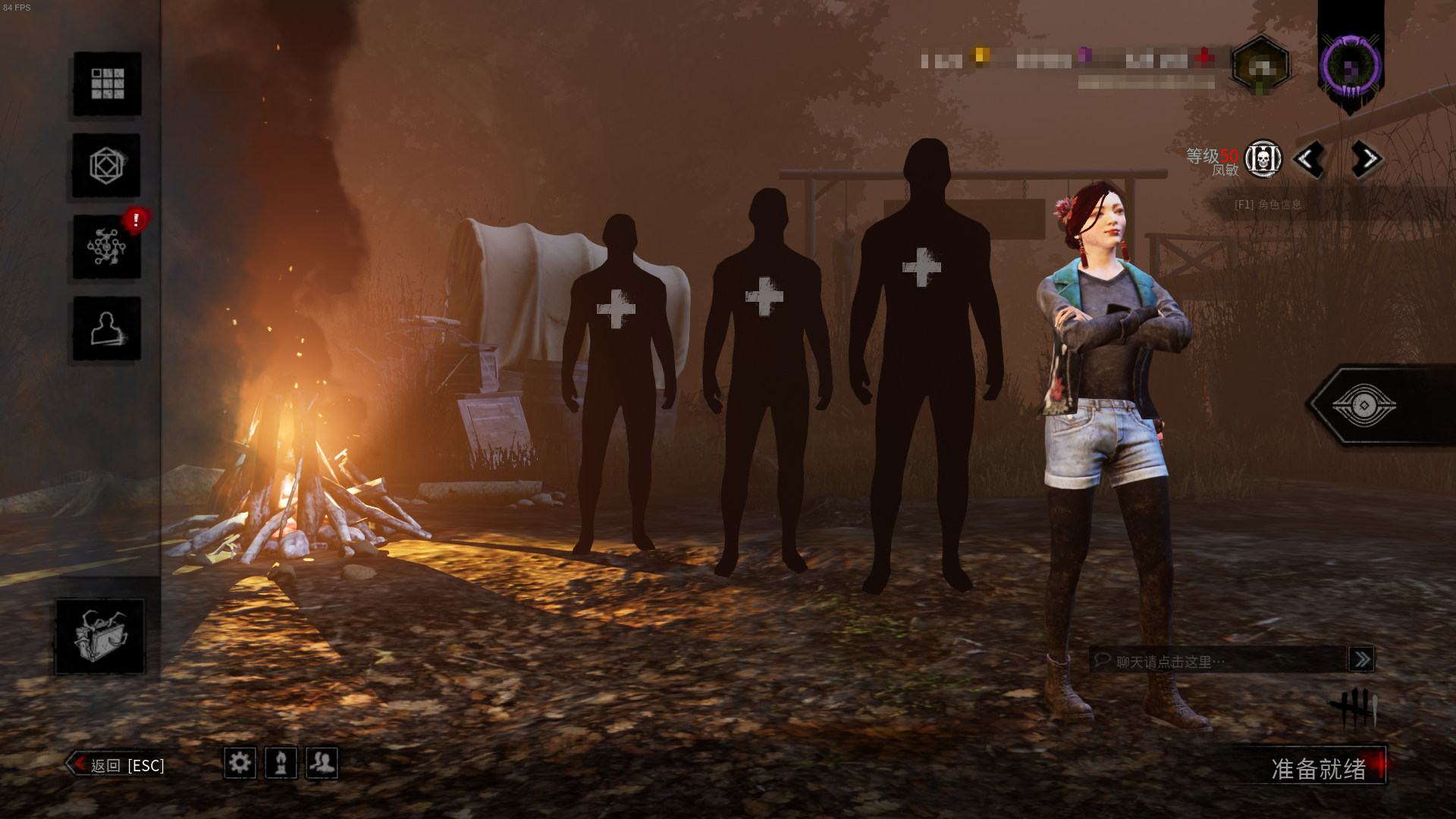1456x819 pixels.
Task: Open the eye emblem side panel
Action: pyautogui.click(x=1365, y=406)
